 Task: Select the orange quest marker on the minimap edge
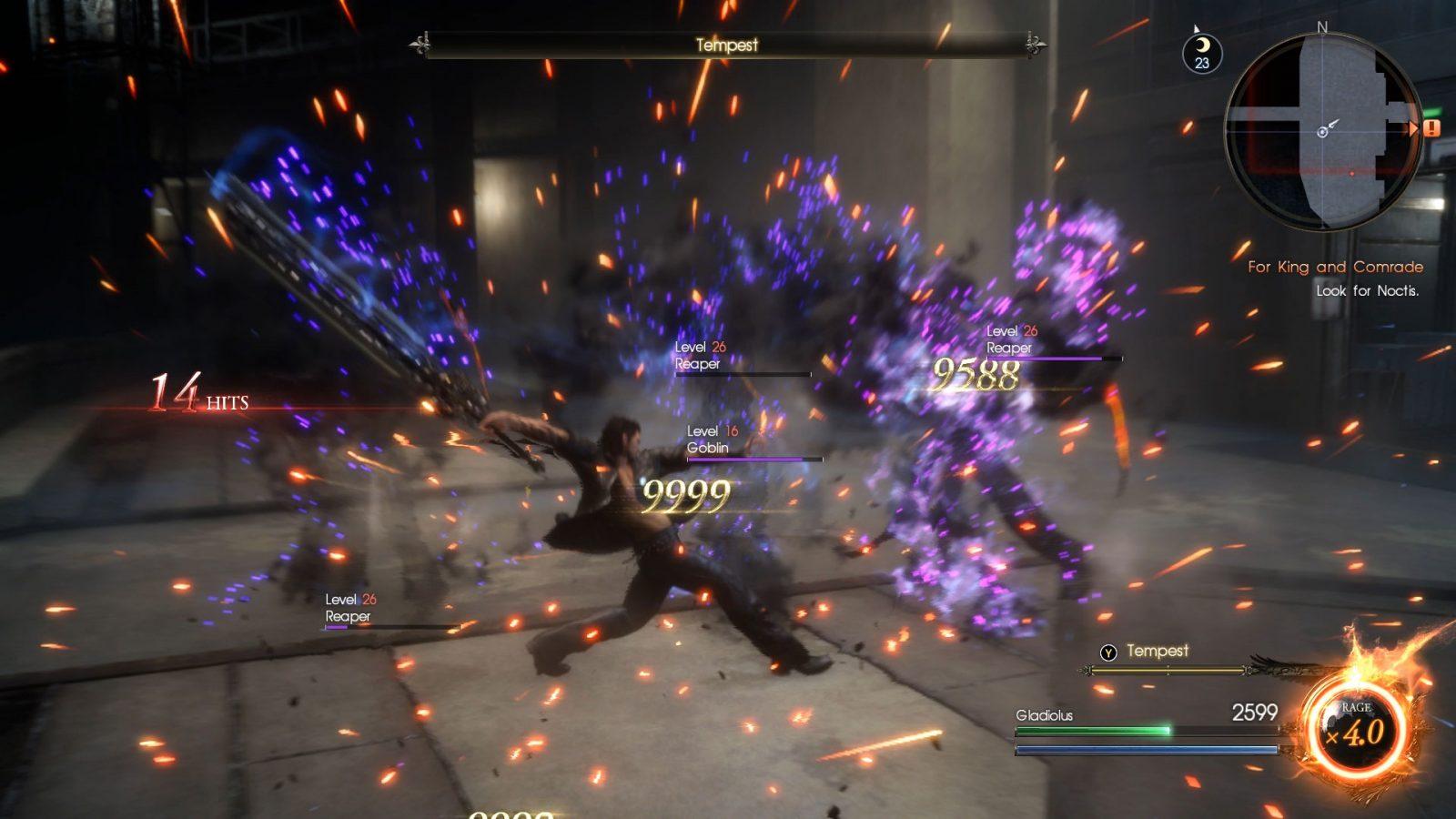point(1431,128)
